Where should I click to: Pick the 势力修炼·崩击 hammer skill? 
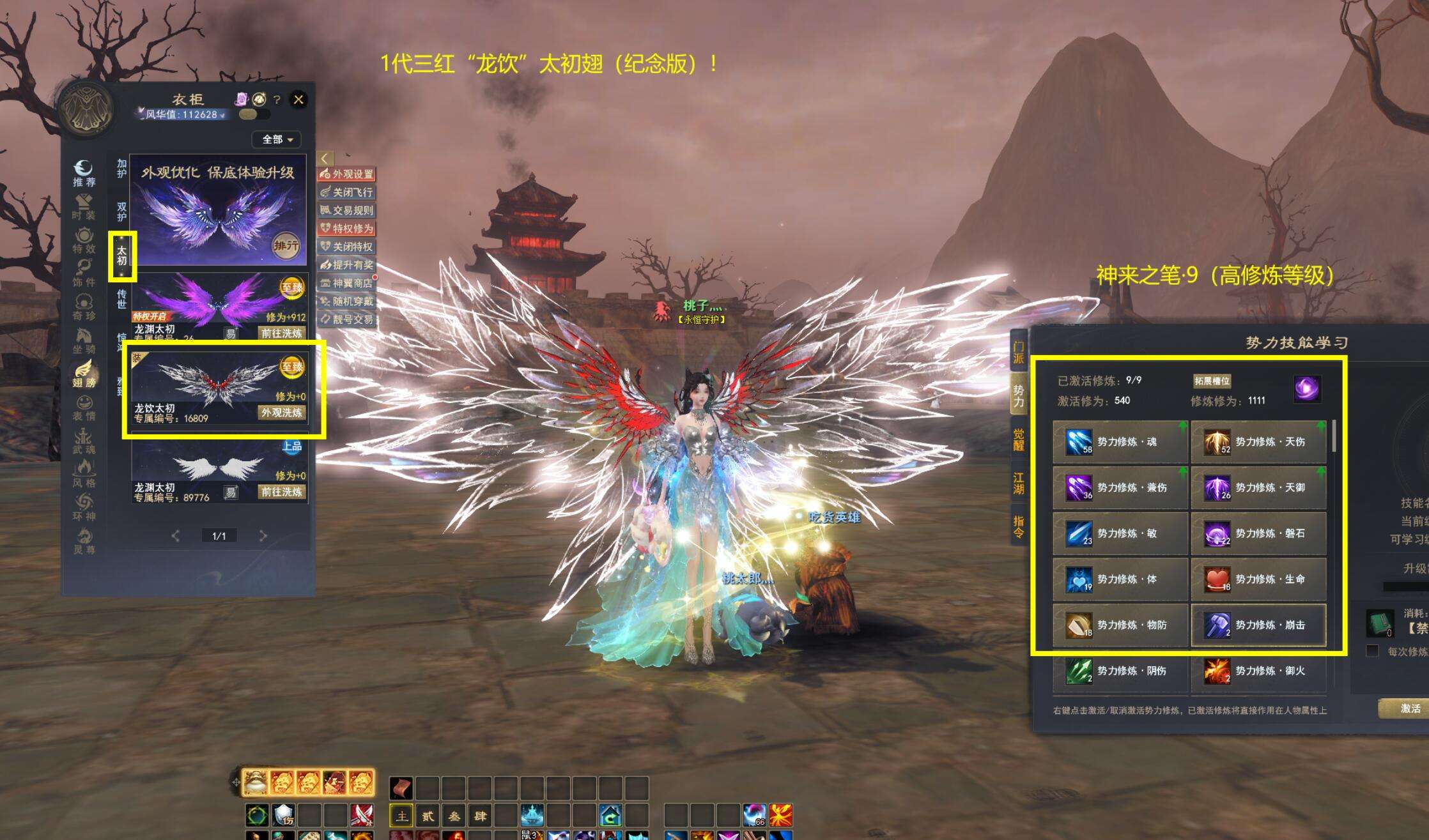[x=1258, y=625]
